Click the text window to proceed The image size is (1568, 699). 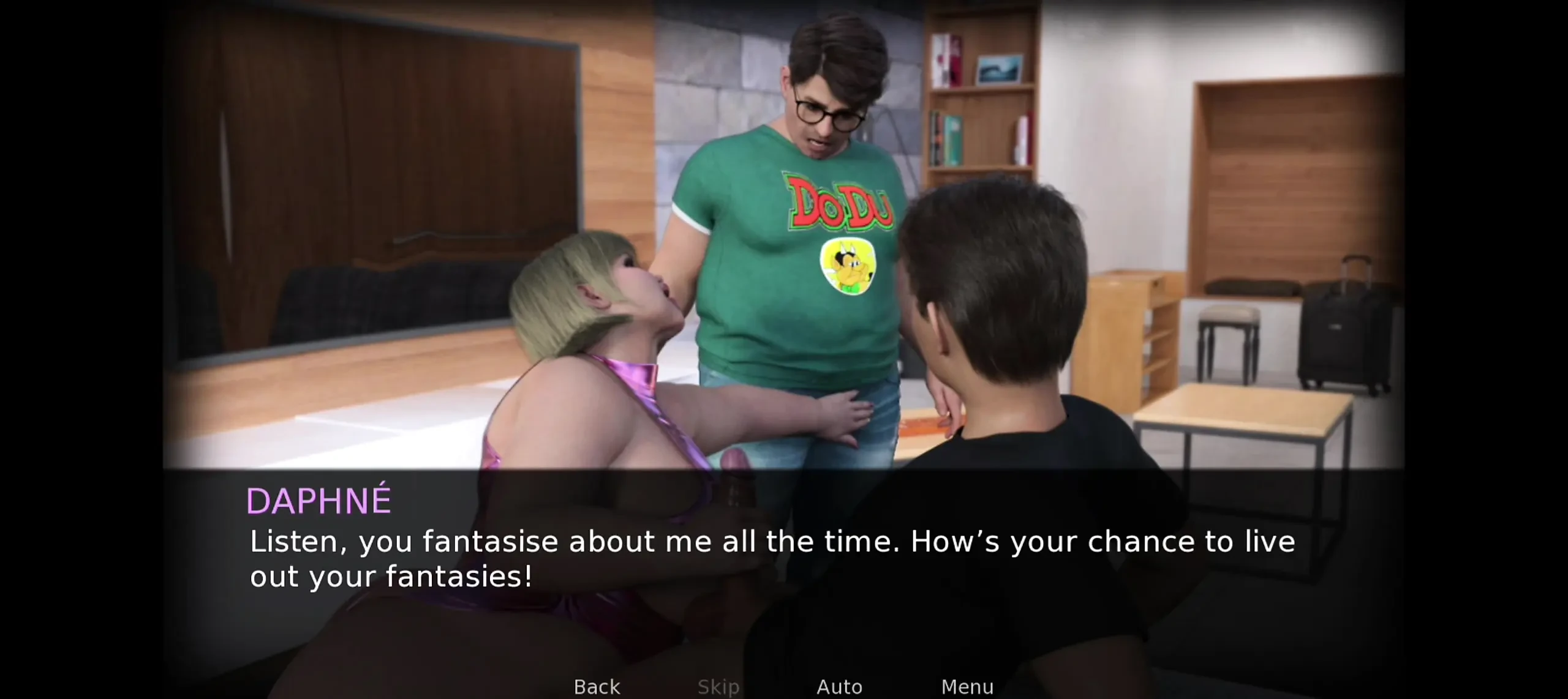[x=784, y=551]
